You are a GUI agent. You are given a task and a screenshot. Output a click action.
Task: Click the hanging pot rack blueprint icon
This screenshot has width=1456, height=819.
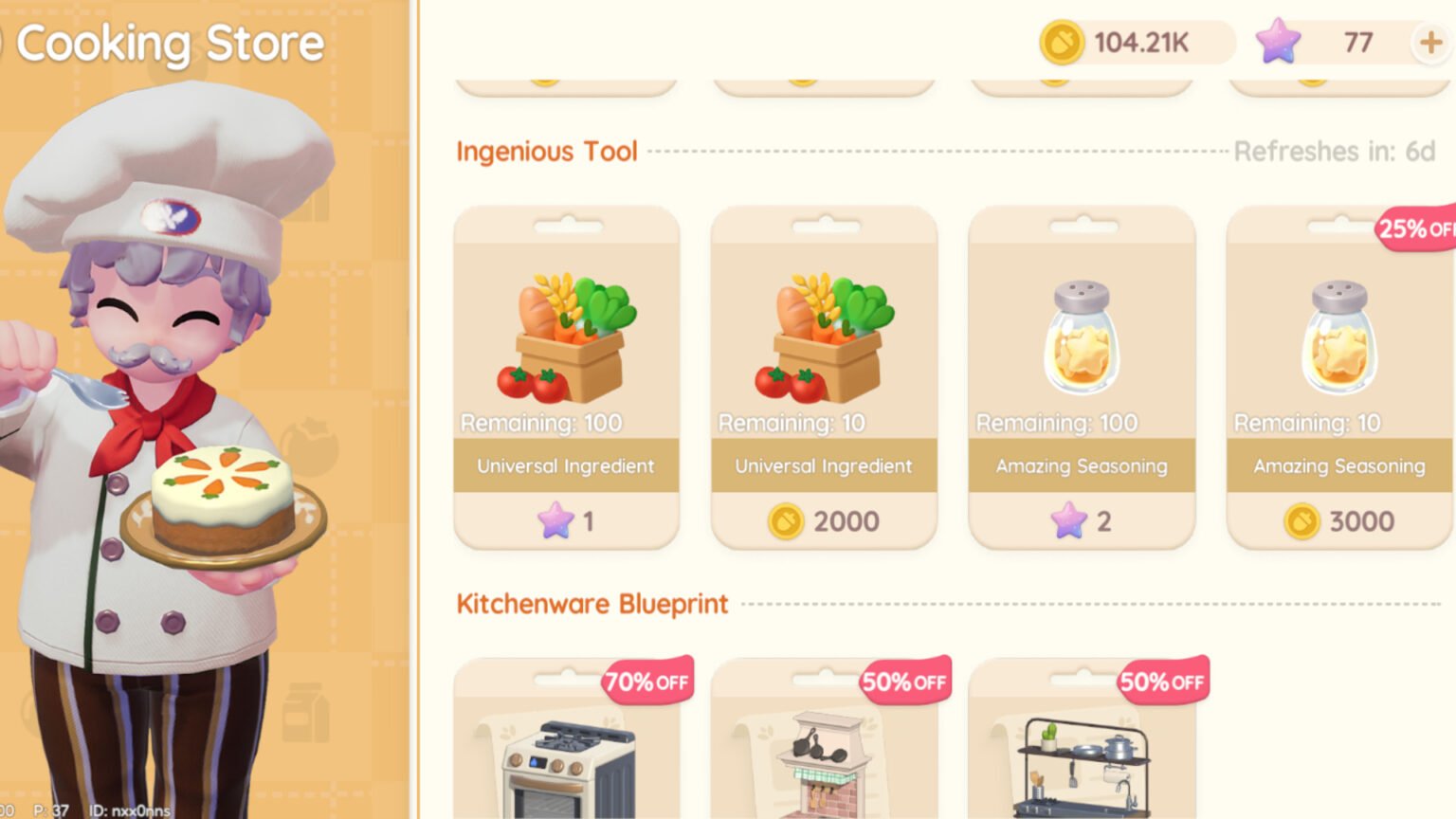tap(824, 758)
